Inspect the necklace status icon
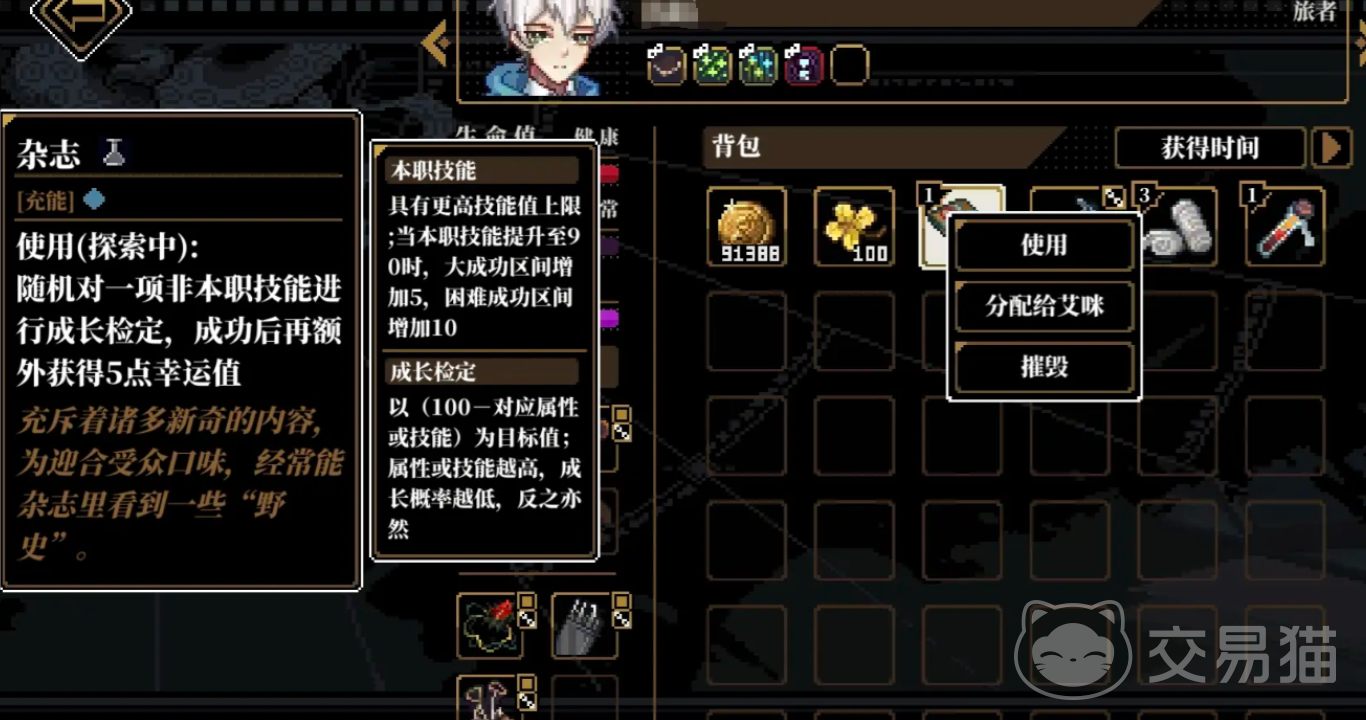This screenshot has height=720, width=1366. [x=665, y=66]
